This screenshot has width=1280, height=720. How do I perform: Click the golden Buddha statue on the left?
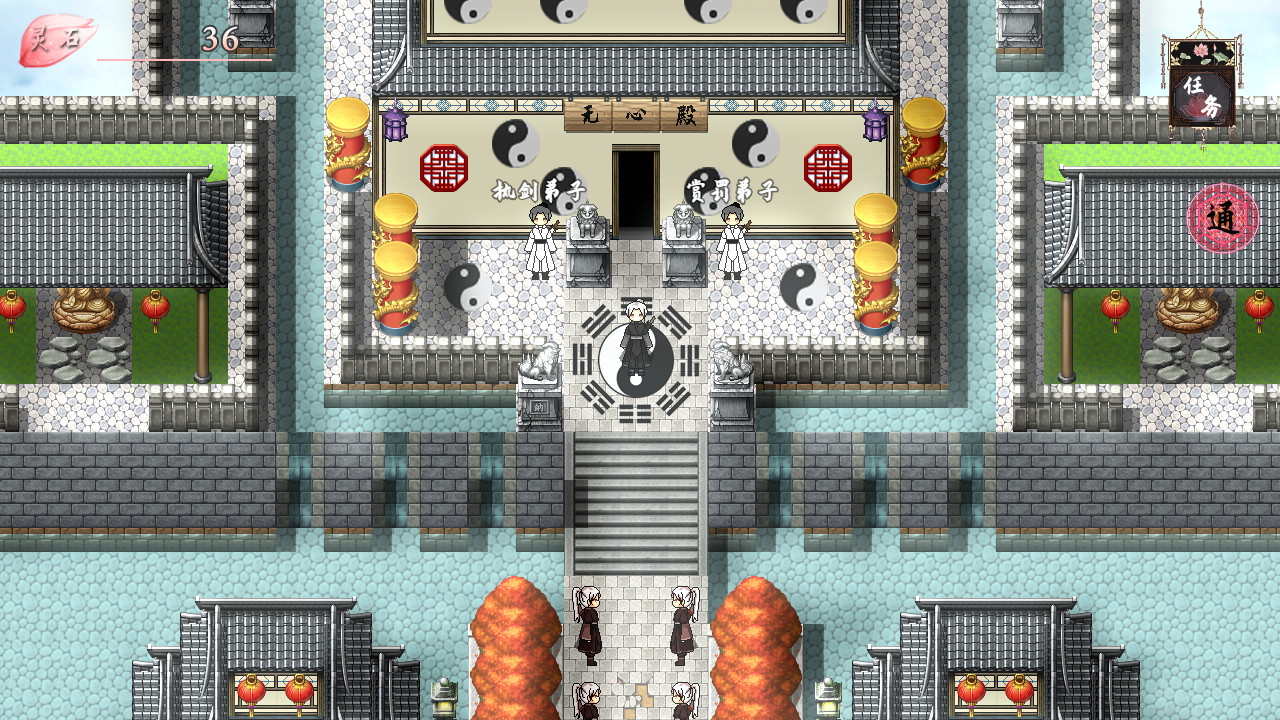83,305
